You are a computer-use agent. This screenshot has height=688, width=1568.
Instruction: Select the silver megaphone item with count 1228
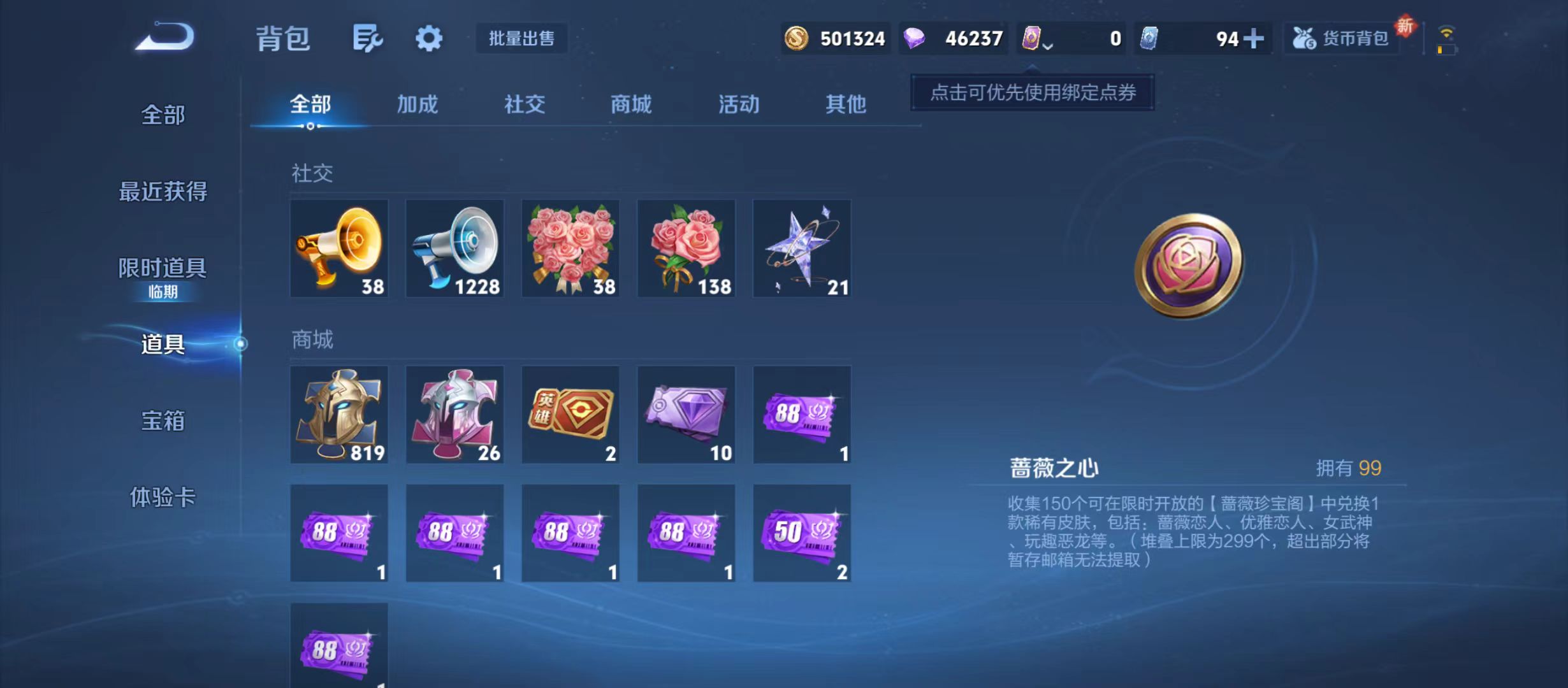click(x=454, y=248)
